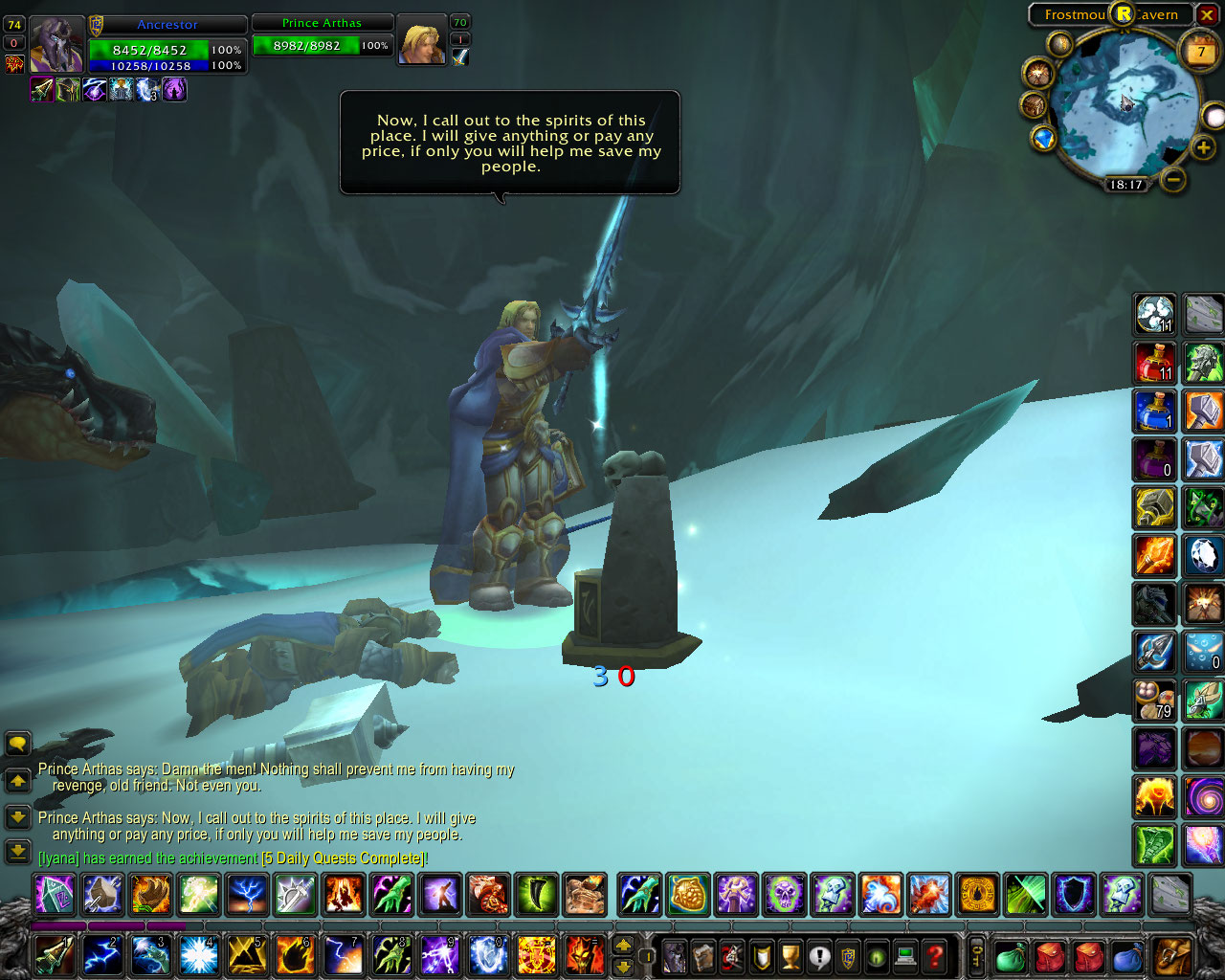Viewport: 1225px width, 980px height.
Task: Open the achievements gold chalice button
Action: pos(791,956)
